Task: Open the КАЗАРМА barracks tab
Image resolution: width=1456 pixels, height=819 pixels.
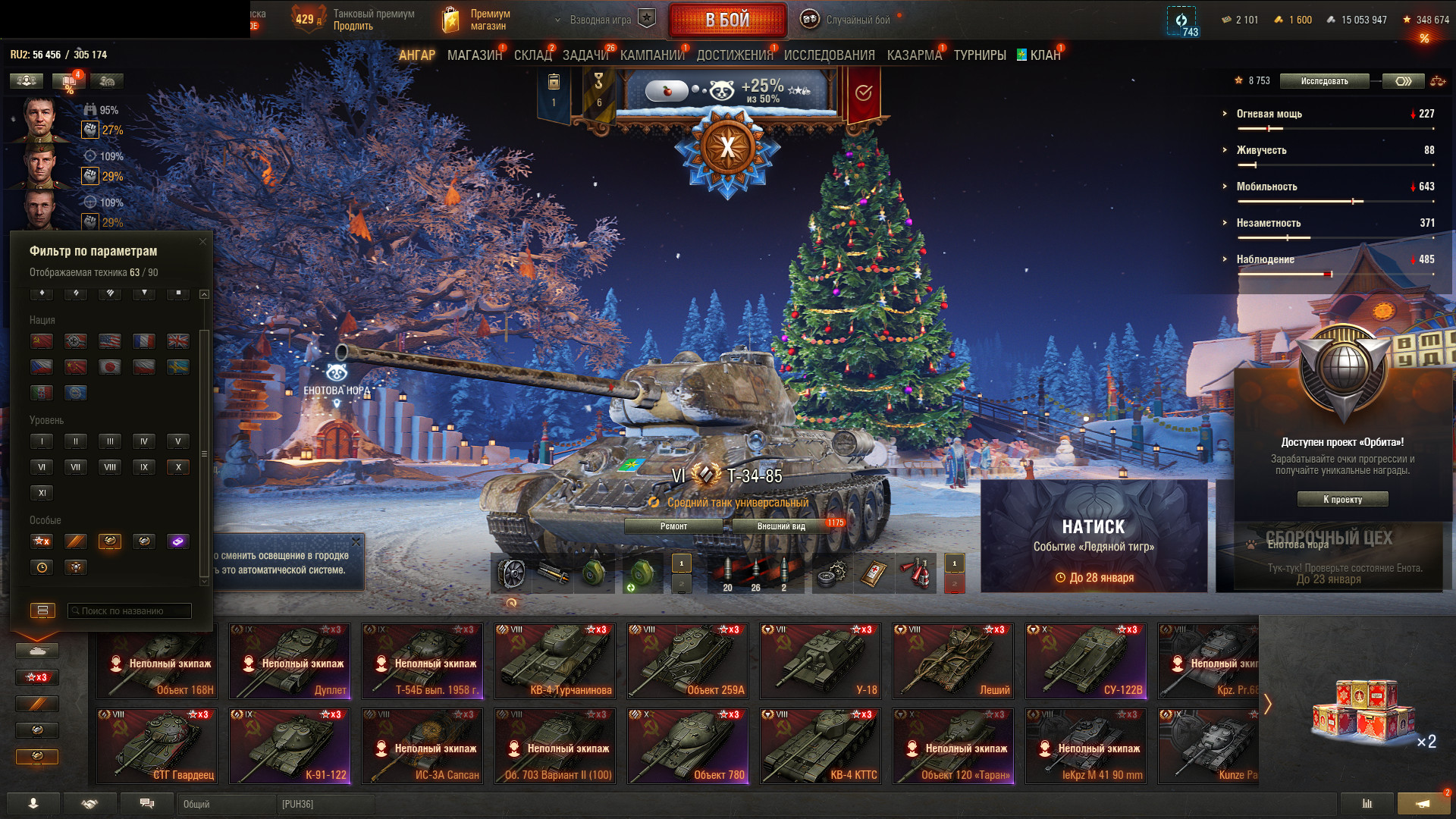Action: [914, 55]
